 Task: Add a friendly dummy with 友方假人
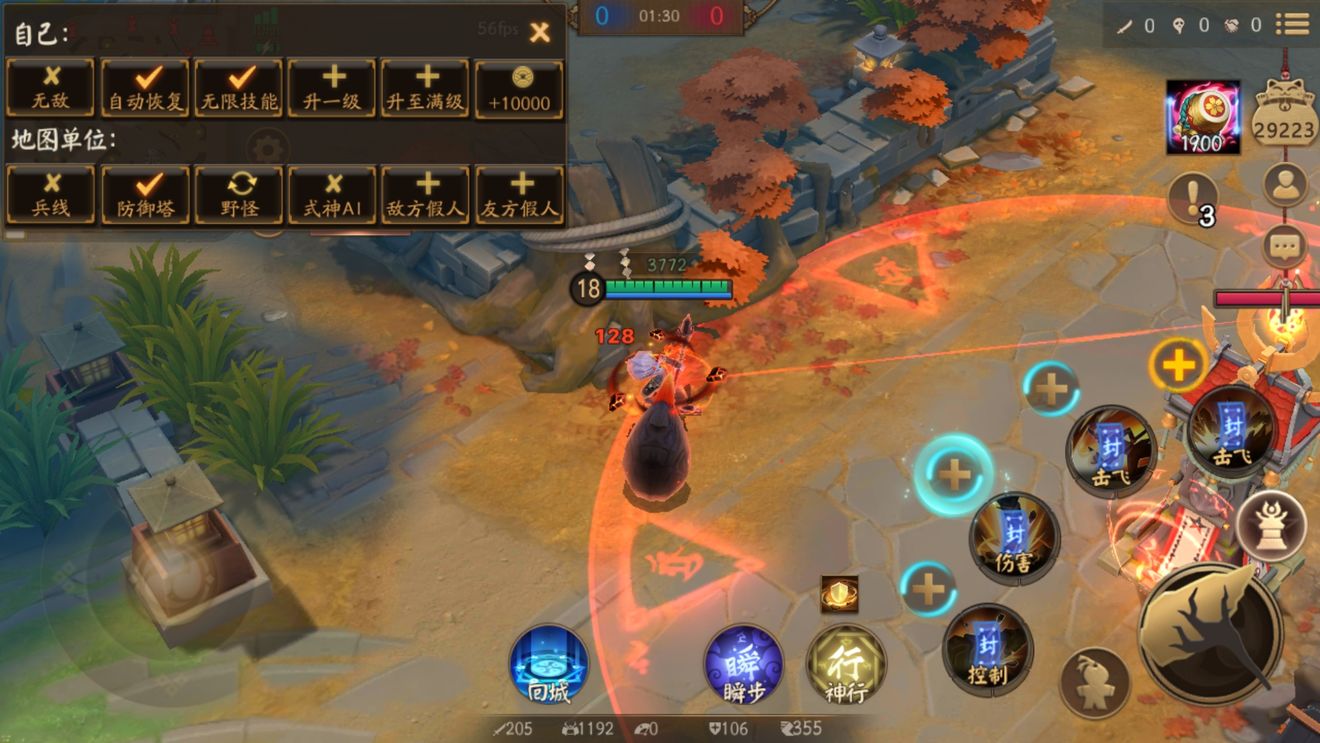click(520, 194)
